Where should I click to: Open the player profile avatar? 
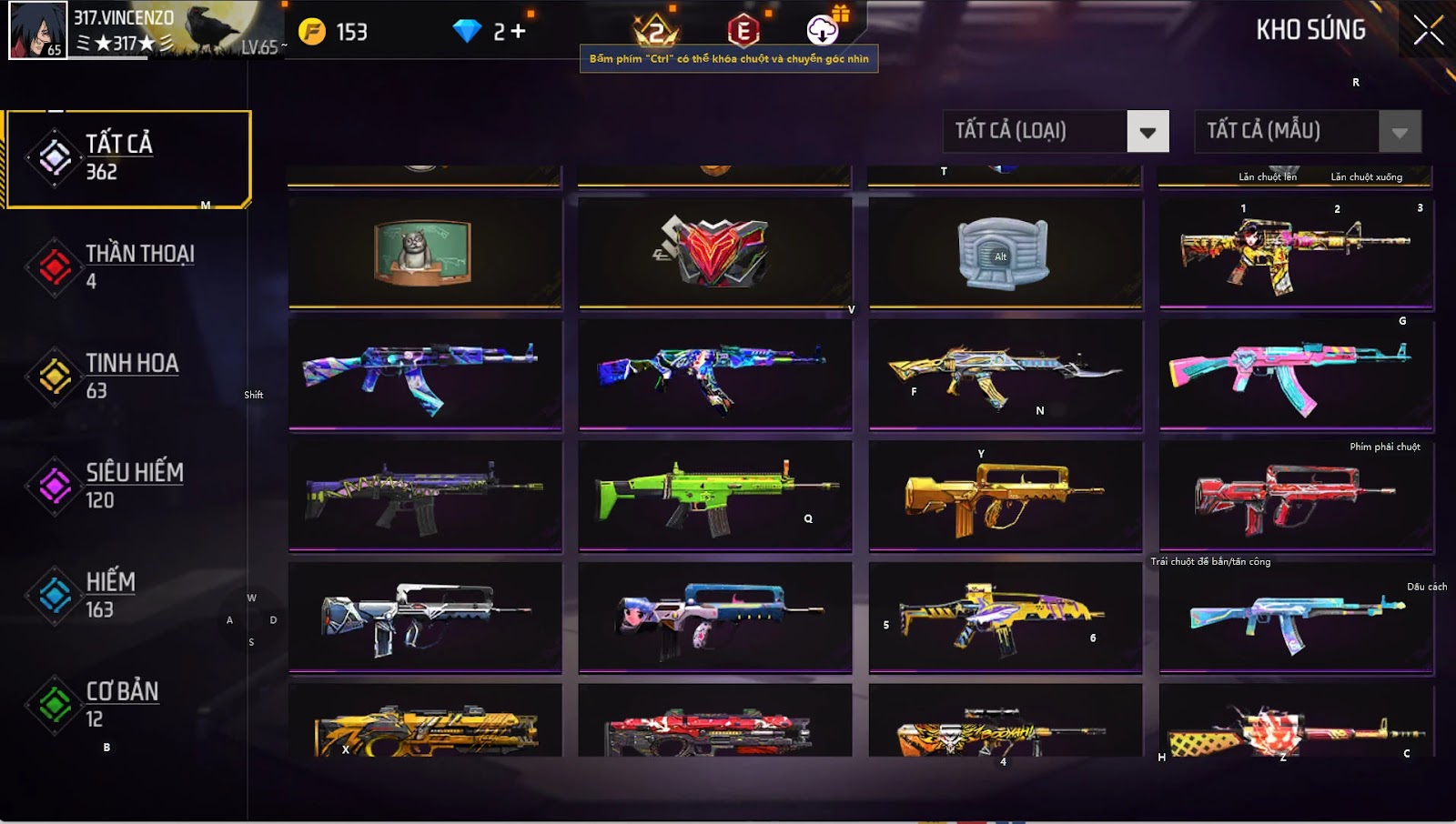[37, 30]
